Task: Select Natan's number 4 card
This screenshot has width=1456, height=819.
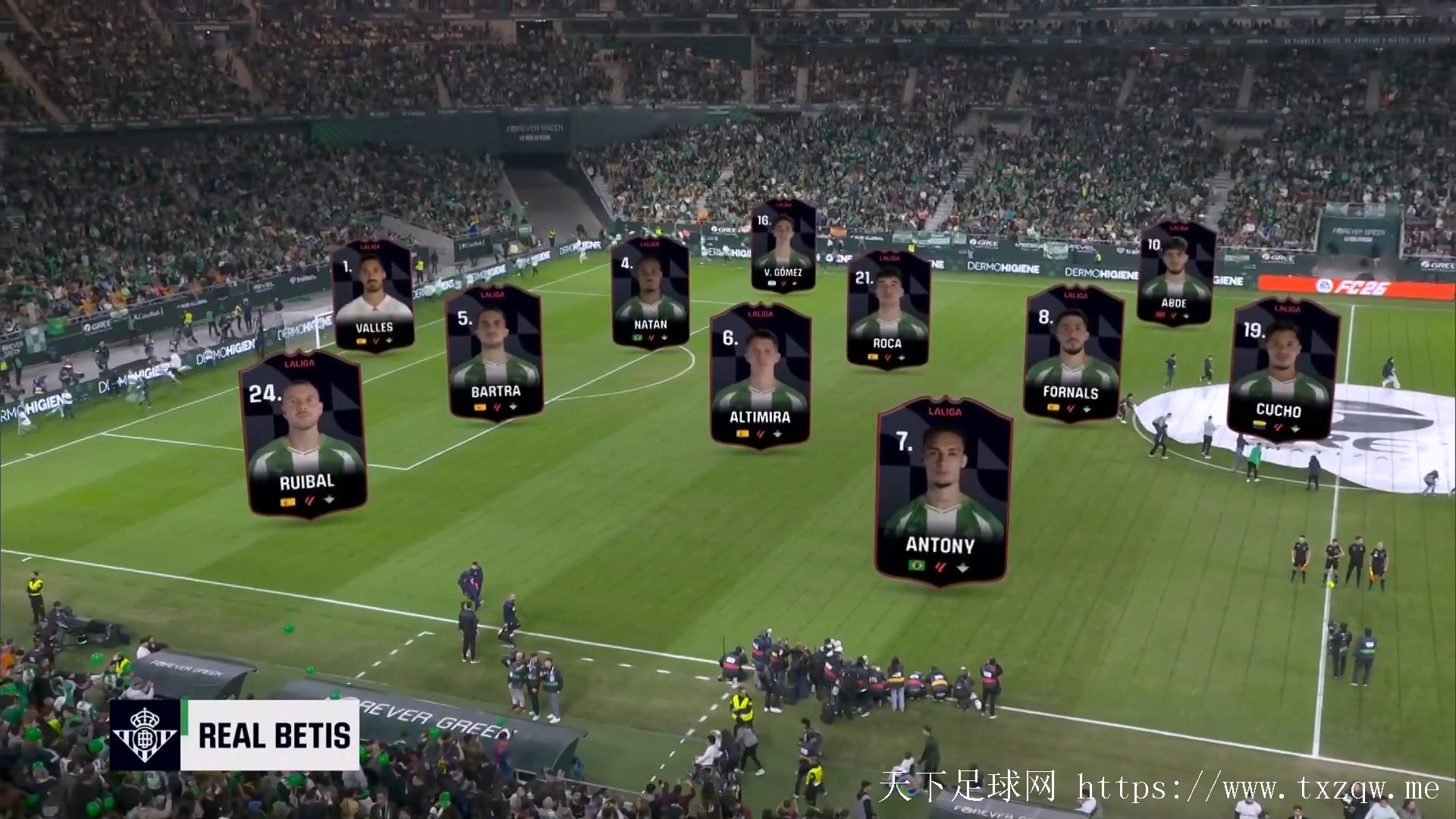Action: coord(650,292)
